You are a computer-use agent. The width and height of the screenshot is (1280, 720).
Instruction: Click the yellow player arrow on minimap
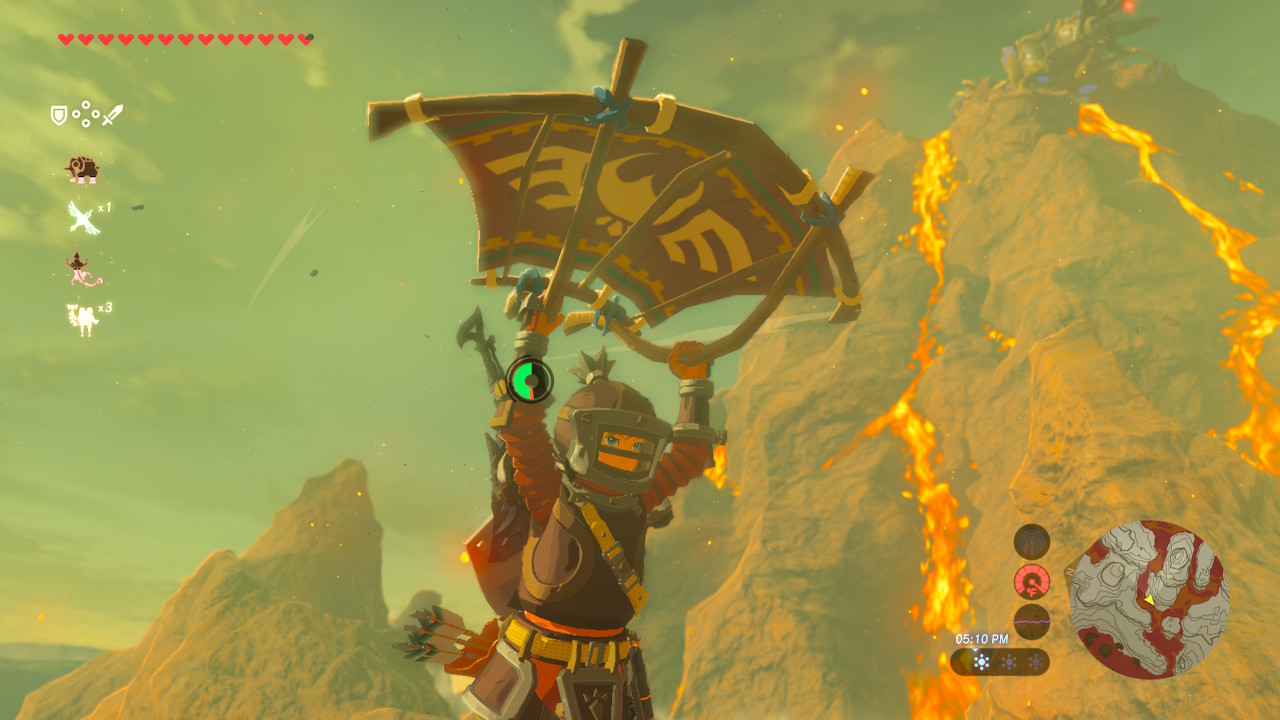pyautogui.click(x=1149, y=600)
